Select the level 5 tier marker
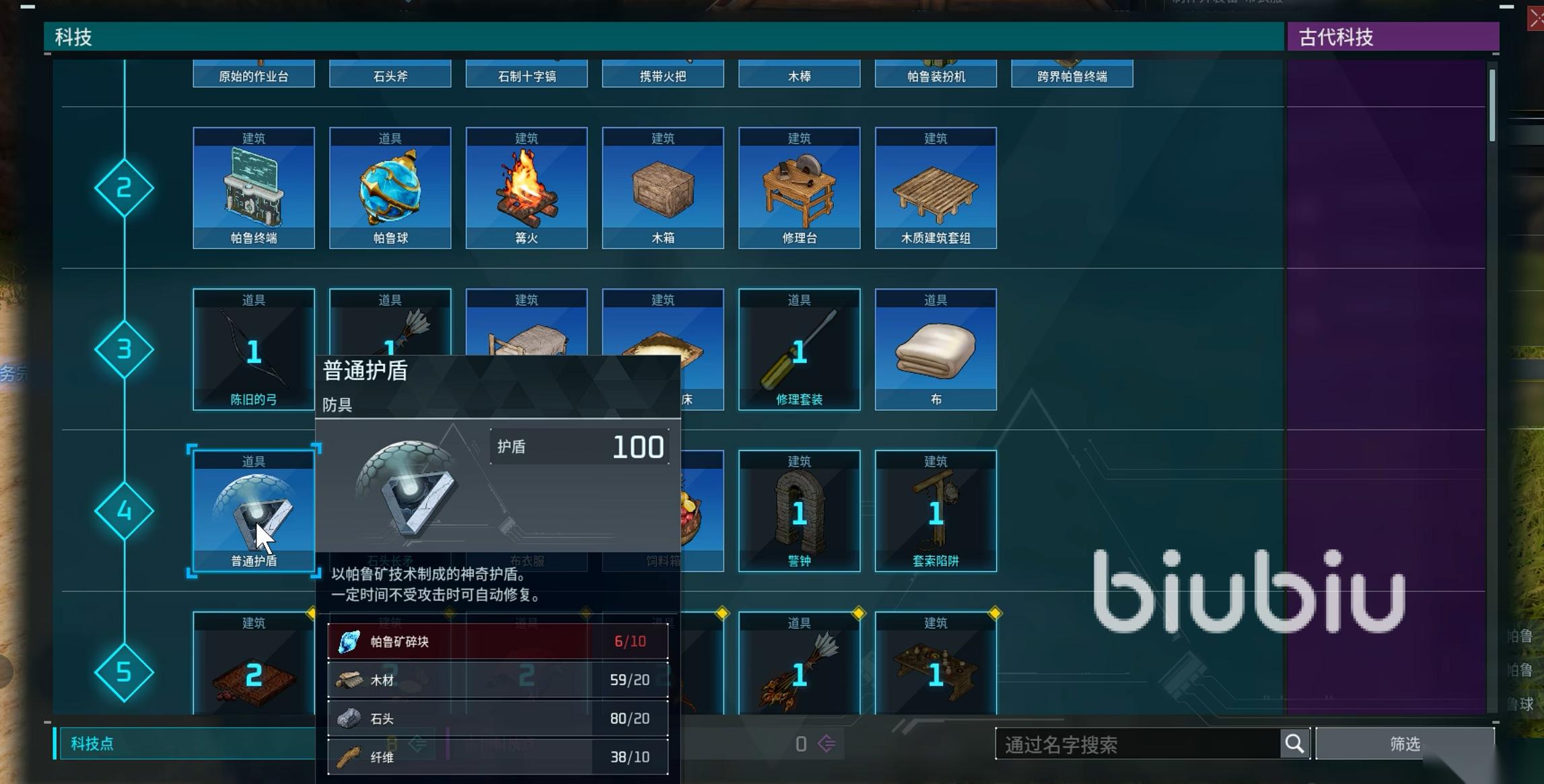1544x784 pixels. coord(125,671)
